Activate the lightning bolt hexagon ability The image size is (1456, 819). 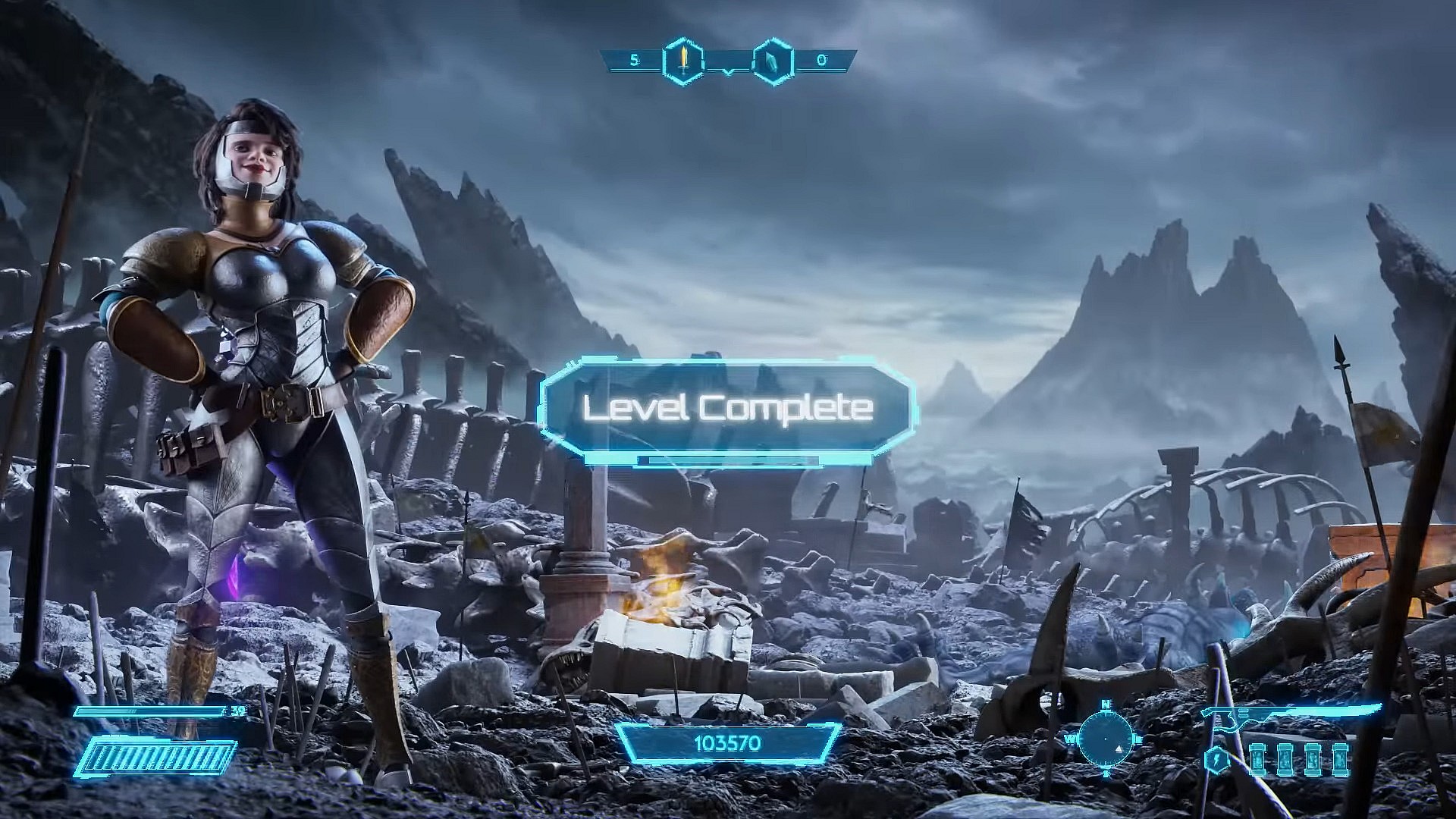[1218, 759]
